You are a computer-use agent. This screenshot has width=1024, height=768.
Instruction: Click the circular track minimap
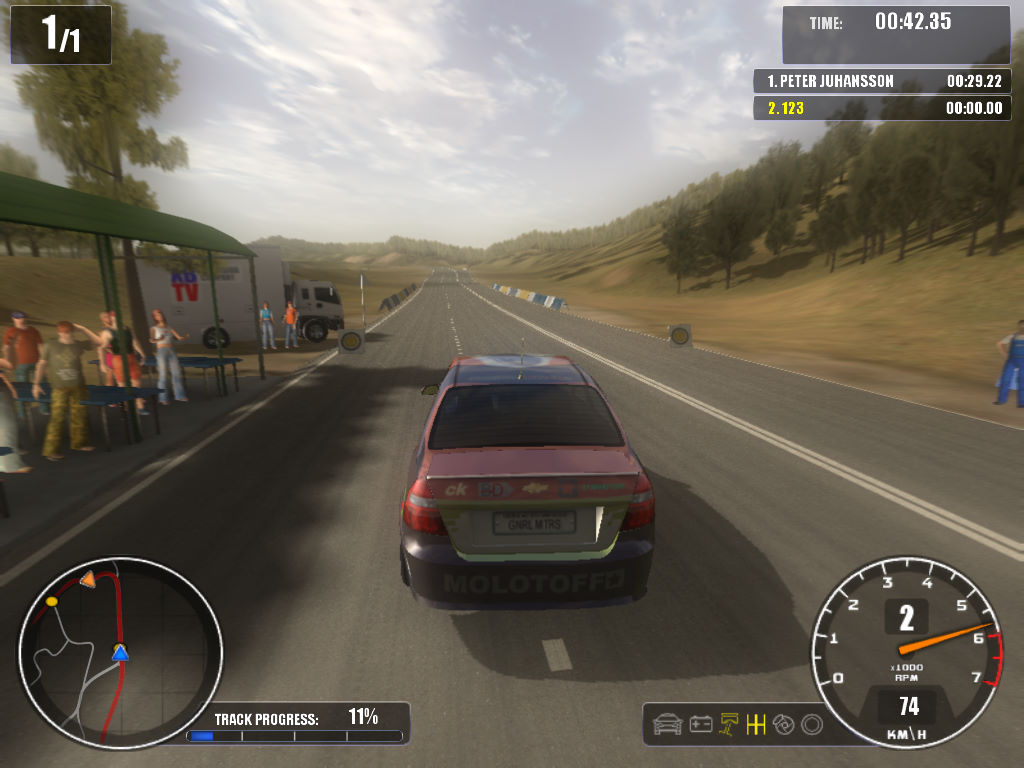[120, 653]
